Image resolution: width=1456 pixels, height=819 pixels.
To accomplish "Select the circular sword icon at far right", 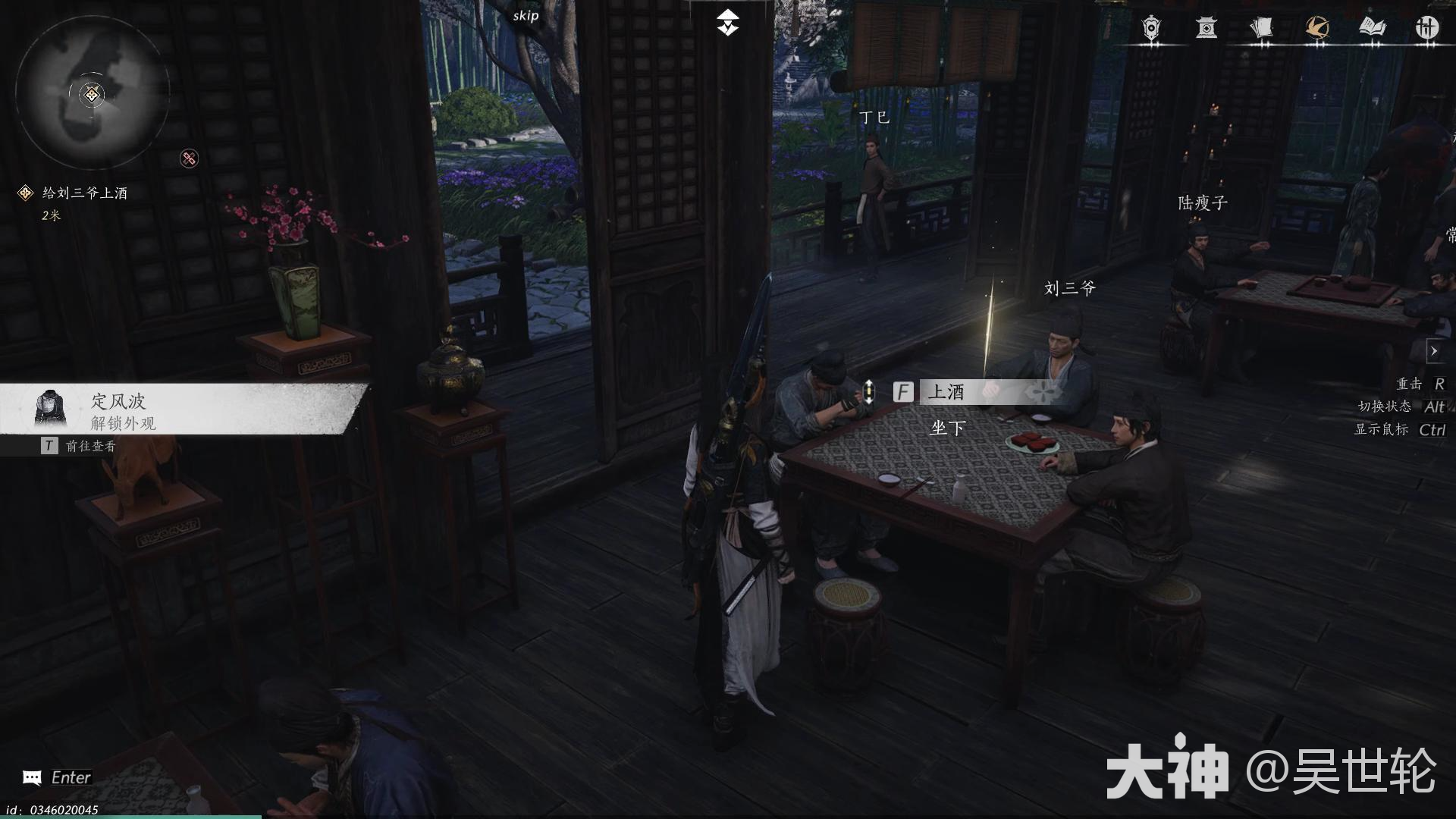I will 1428,28.
